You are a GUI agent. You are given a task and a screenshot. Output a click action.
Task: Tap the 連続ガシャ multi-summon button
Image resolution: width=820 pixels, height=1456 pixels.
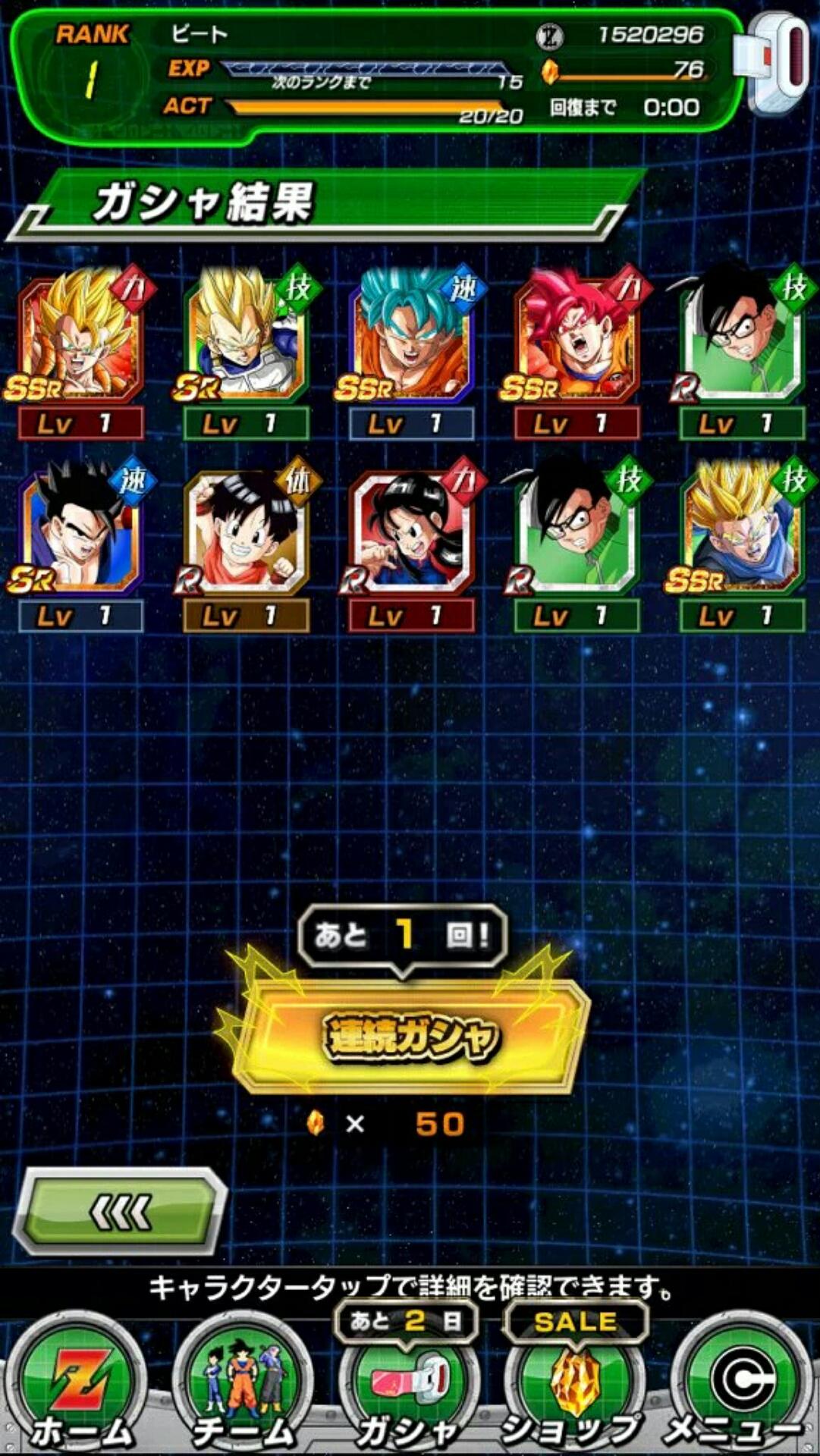410,1037
